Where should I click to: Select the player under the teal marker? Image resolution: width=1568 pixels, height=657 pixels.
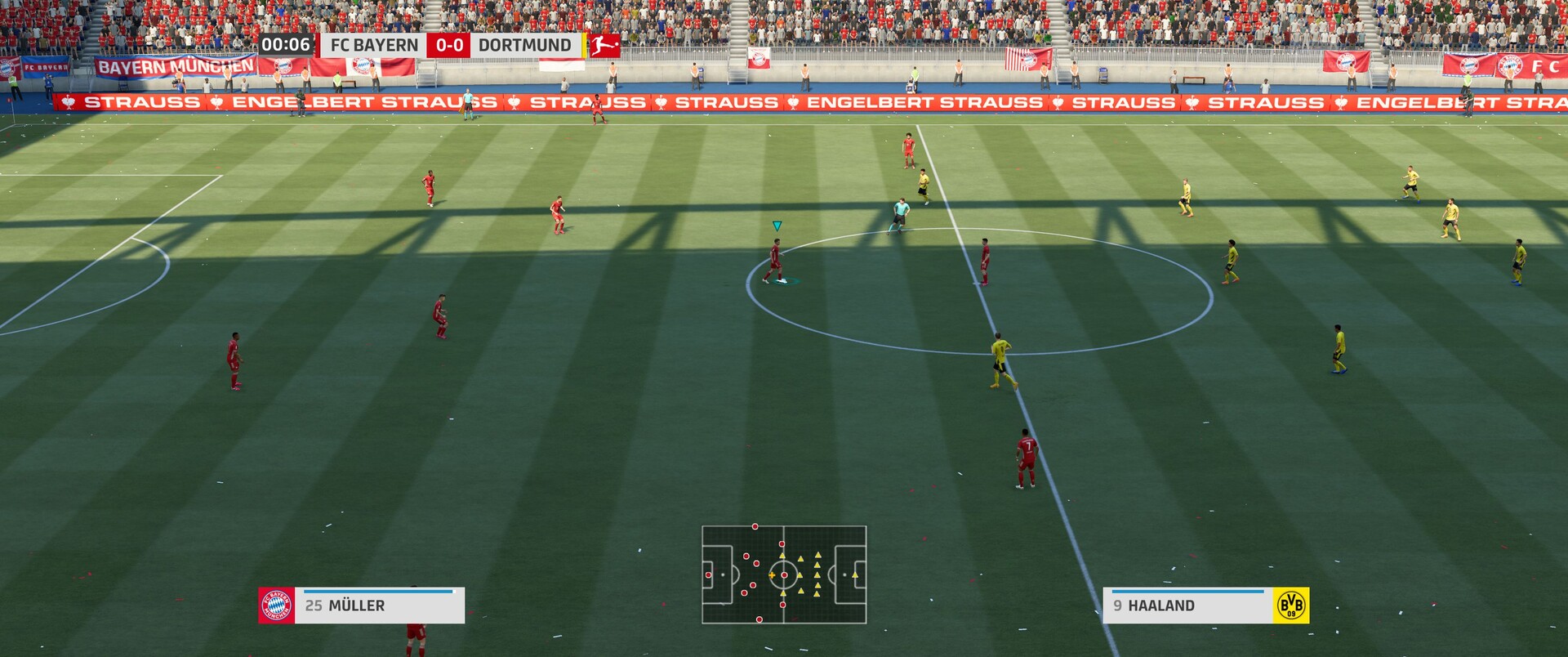(775, 261)
